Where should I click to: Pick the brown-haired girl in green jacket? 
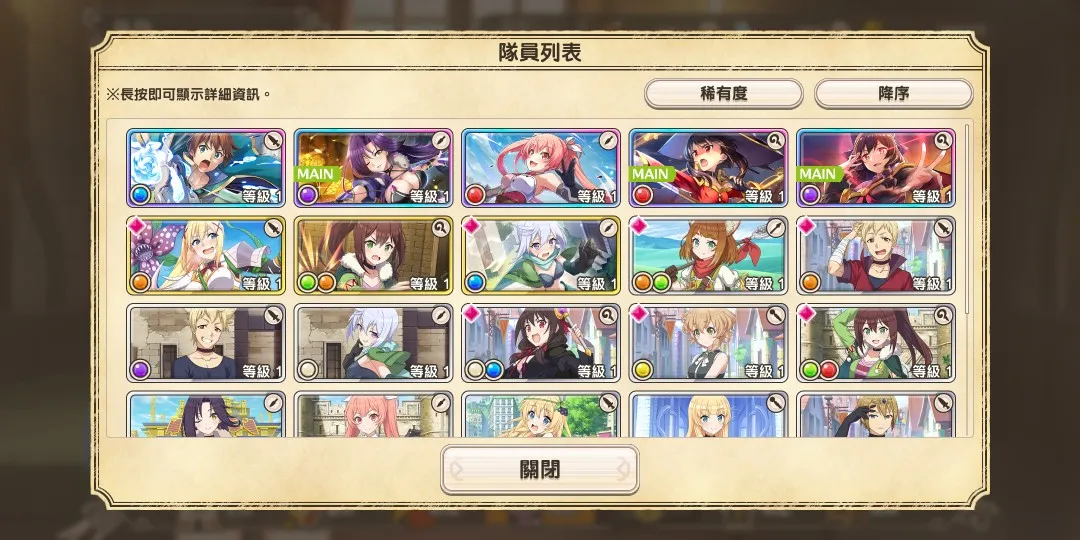(x=876, y=343)
